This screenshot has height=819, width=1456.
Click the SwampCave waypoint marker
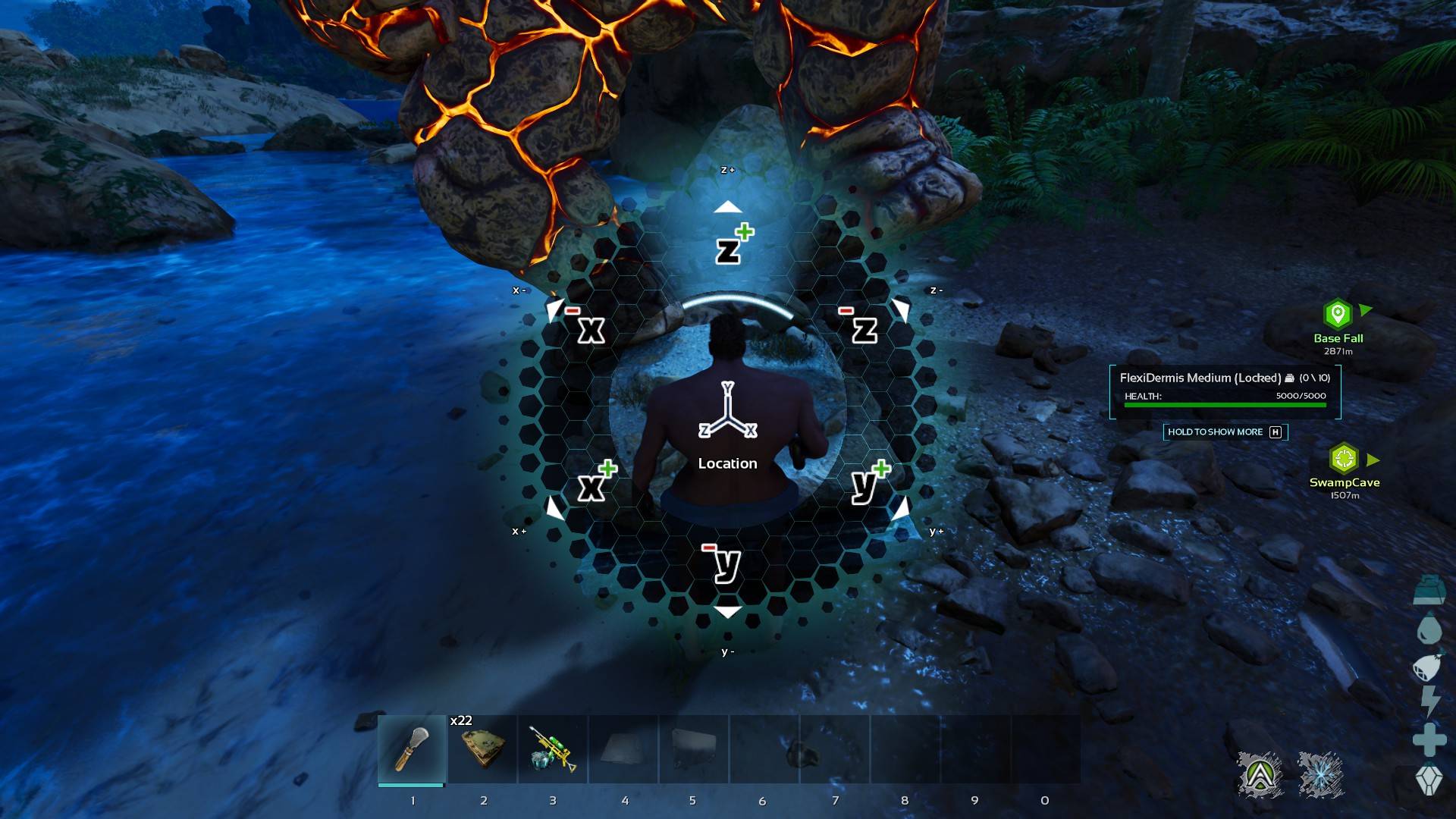pyautogui.click(x=1344, y=459)
